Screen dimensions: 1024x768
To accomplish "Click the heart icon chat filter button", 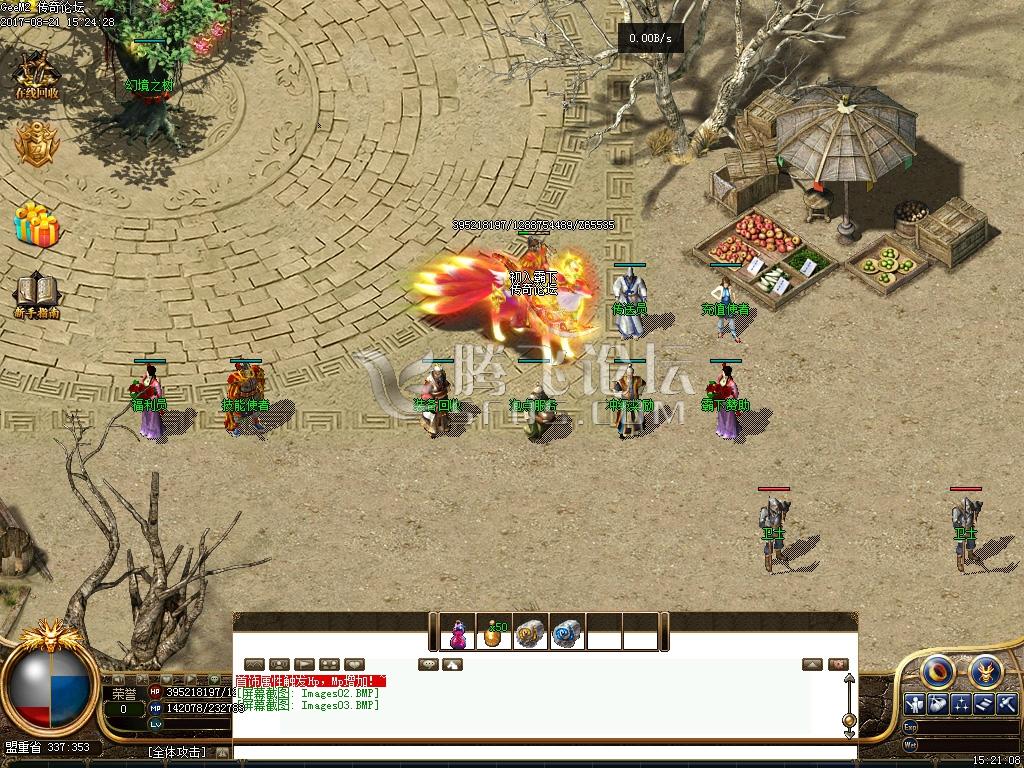I will tap(355, 664).
